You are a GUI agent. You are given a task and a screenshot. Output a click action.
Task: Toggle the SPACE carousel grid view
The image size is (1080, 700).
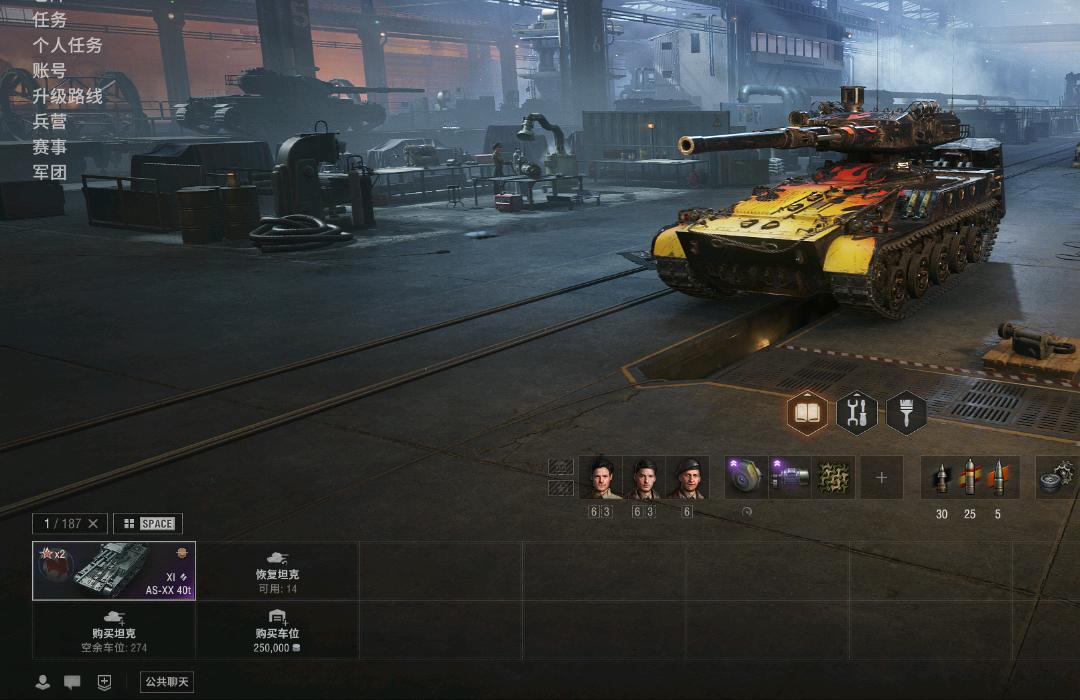pos(148,524)
